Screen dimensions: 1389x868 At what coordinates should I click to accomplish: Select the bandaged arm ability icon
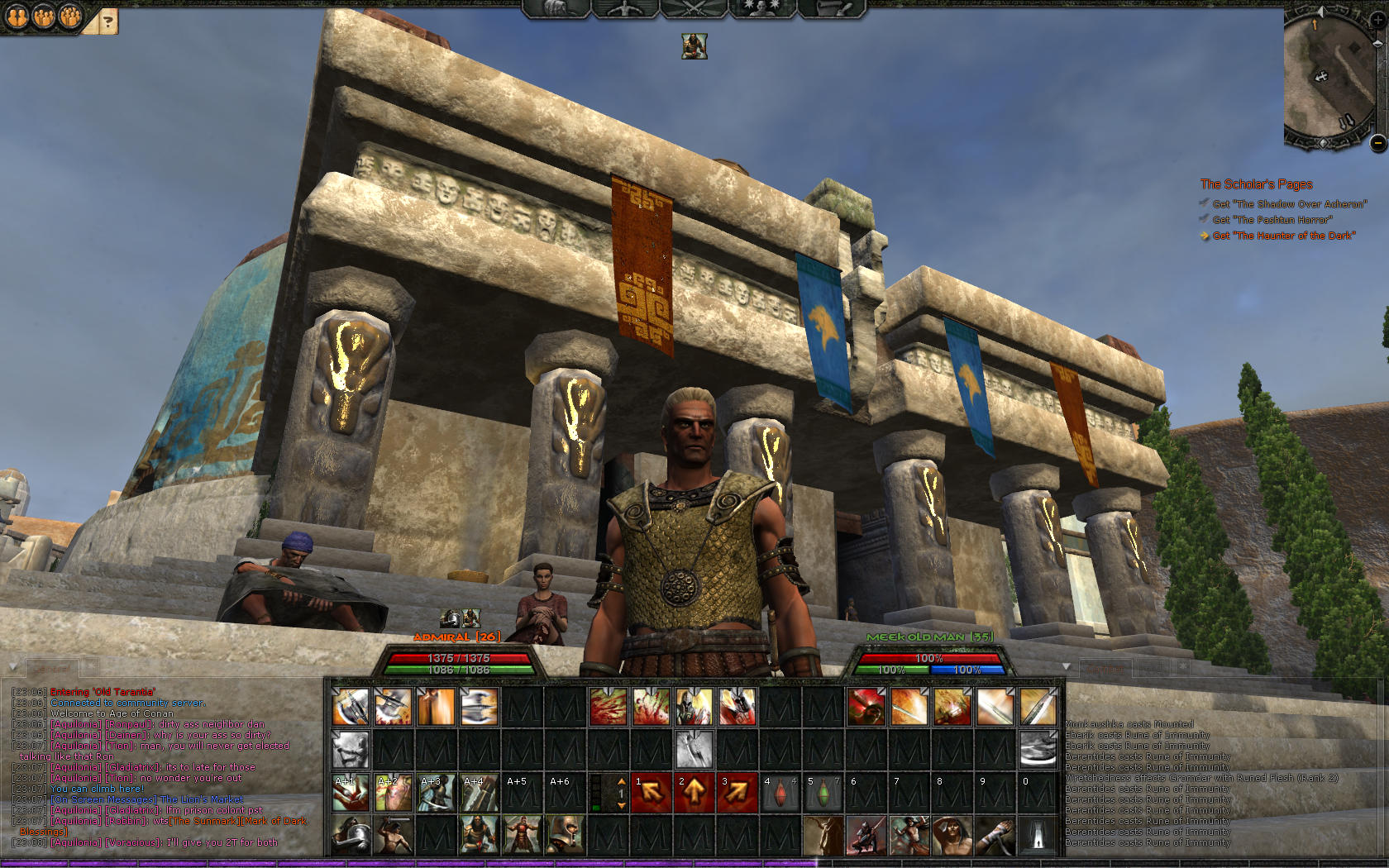(x=995, y=837)
